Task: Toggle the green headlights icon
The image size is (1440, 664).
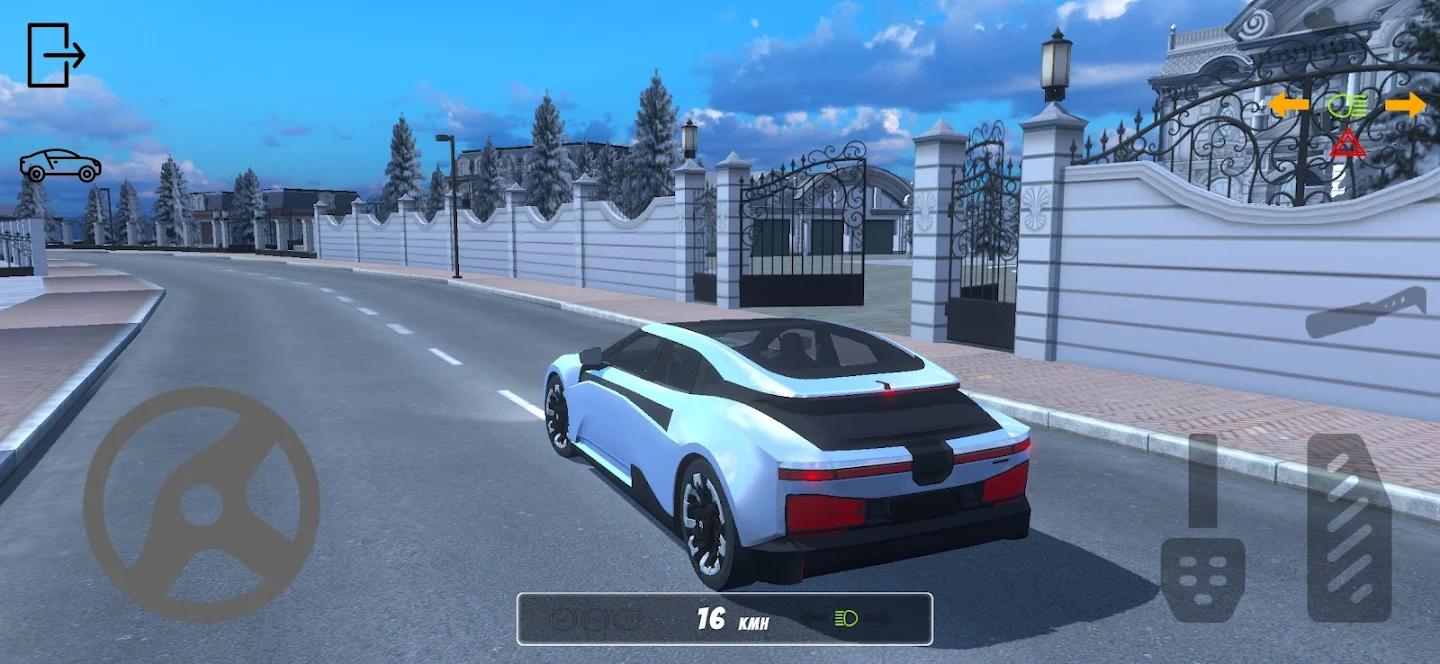Action: pos(1346,105)
